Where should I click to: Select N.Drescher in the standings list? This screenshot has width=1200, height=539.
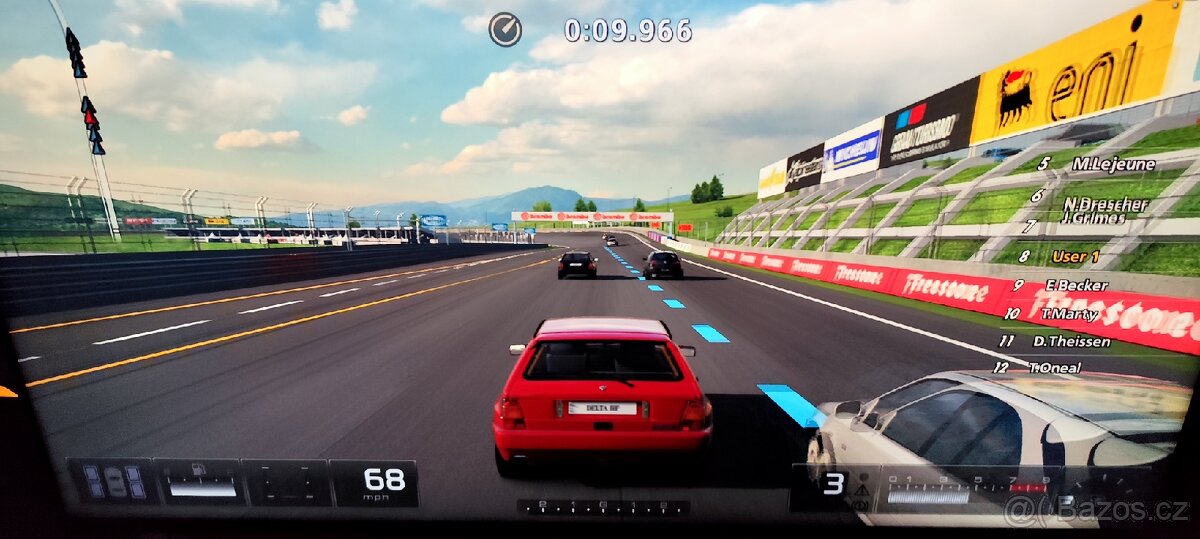tap(1105, 203)
